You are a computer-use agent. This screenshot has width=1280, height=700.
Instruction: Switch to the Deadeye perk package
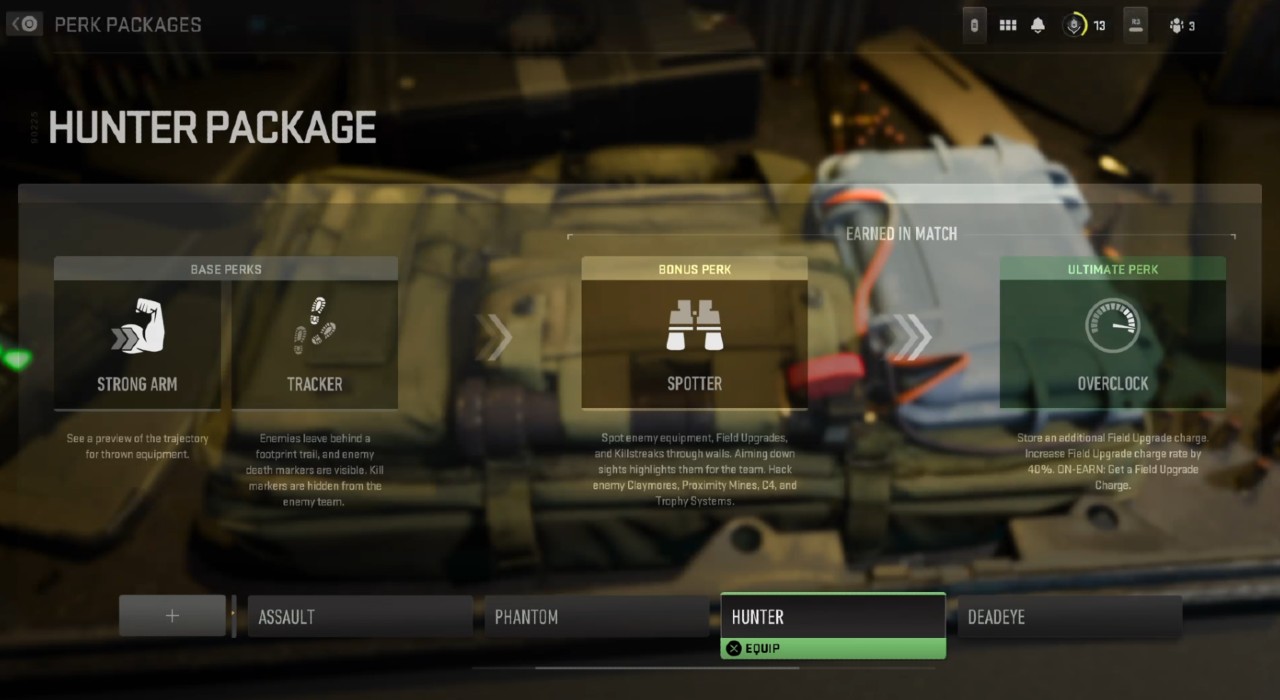(1069, 616)
